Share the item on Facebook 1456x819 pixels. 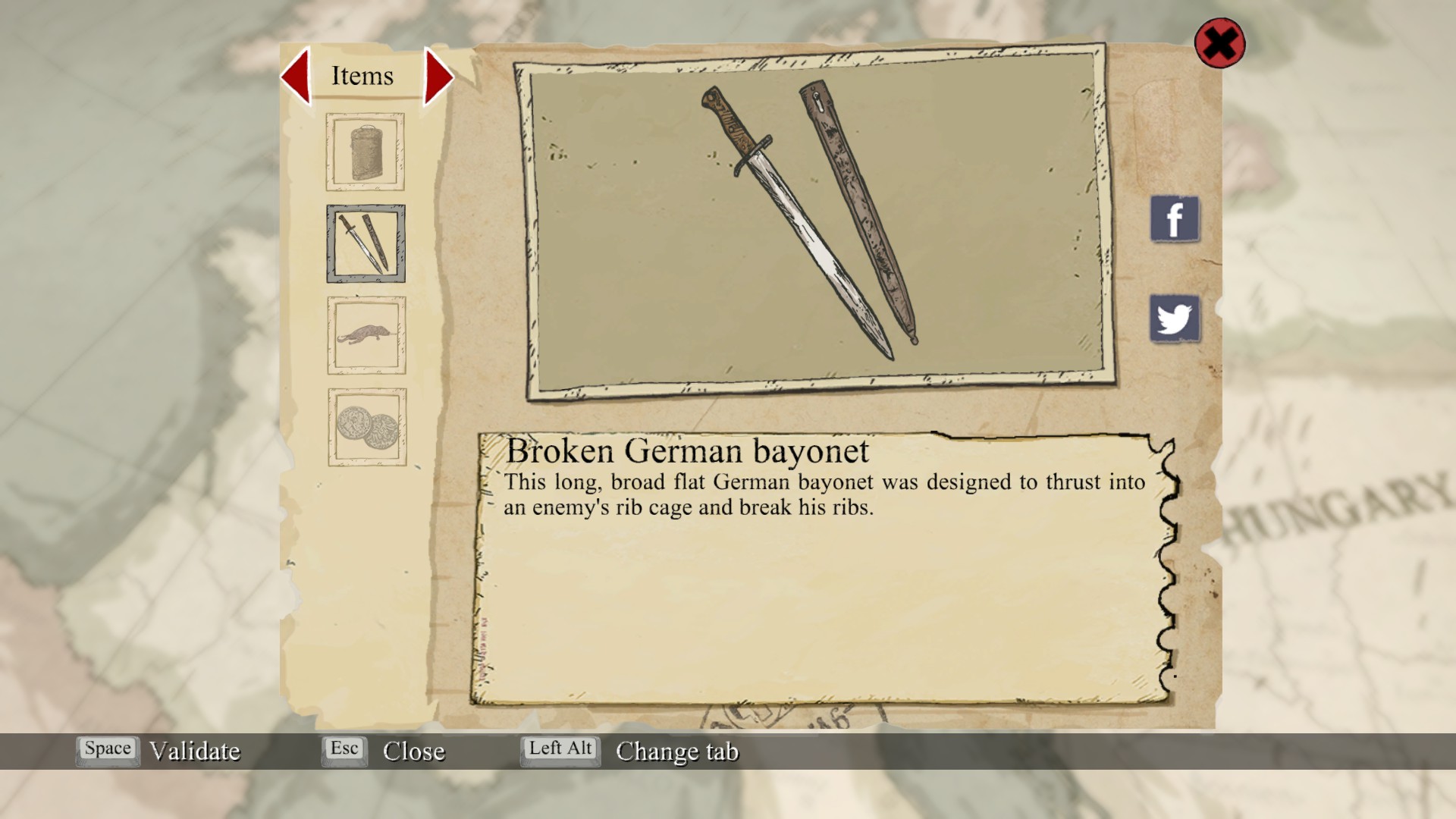pyautogui.click(x=1175, y=219)
